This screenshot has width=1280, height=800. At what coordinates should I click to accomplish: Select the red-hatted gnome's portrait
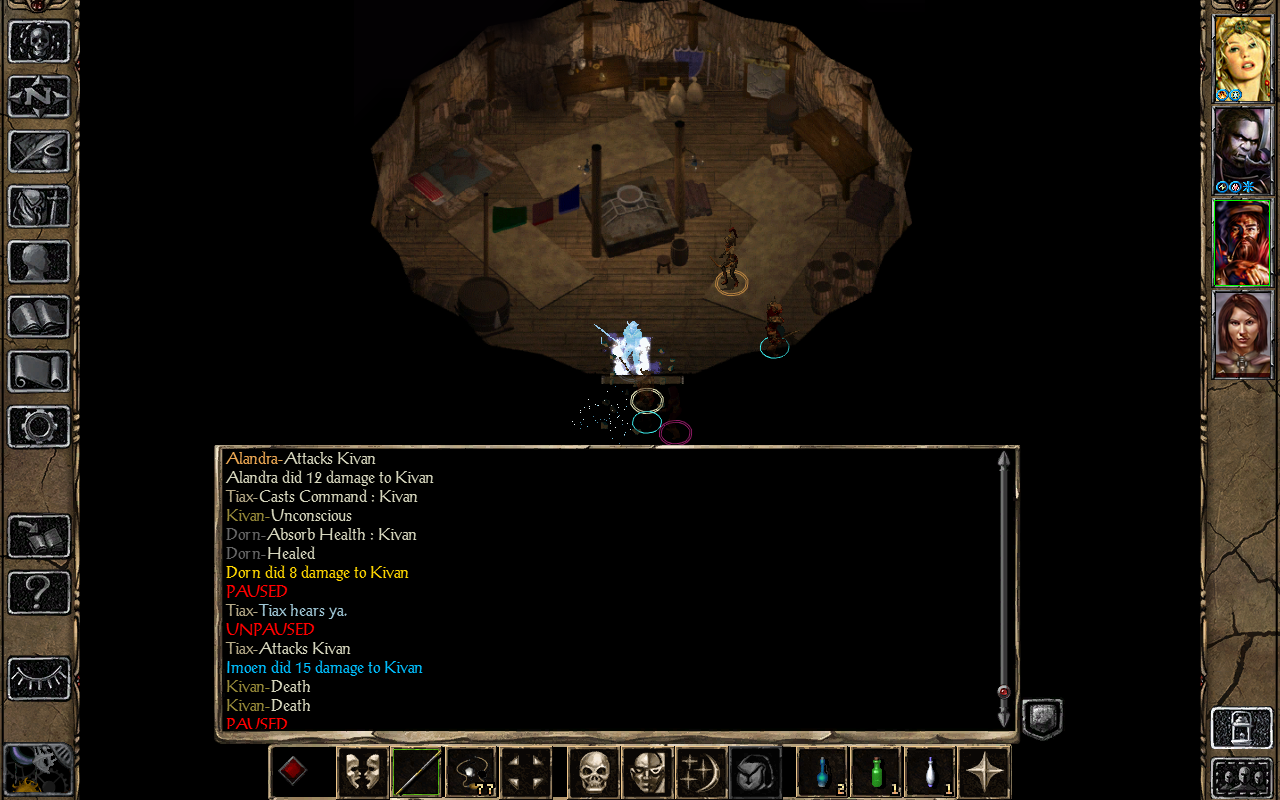tap(1242, 242)
